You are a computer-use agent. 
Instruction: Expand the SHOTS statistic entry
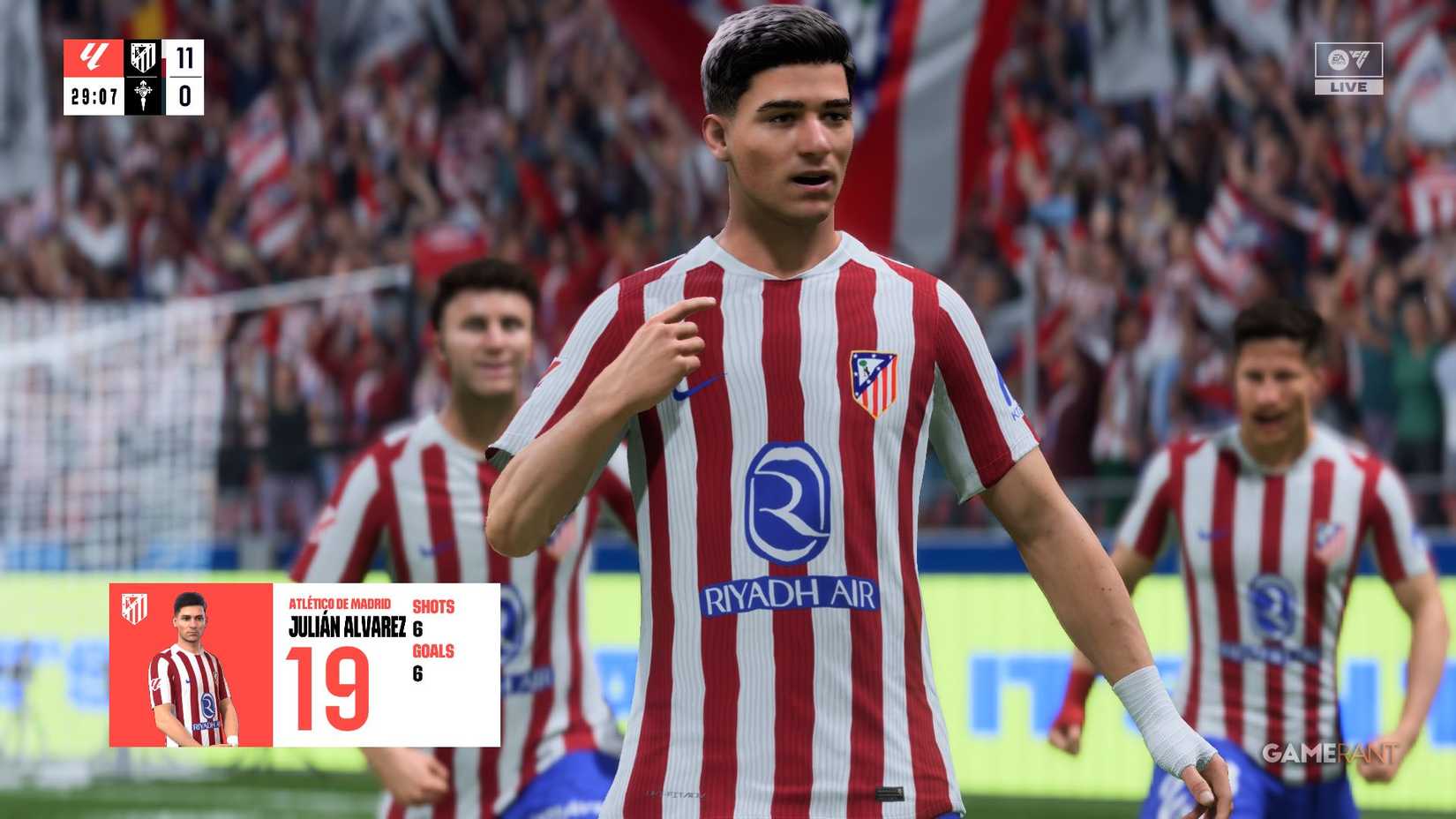[436, 607]
